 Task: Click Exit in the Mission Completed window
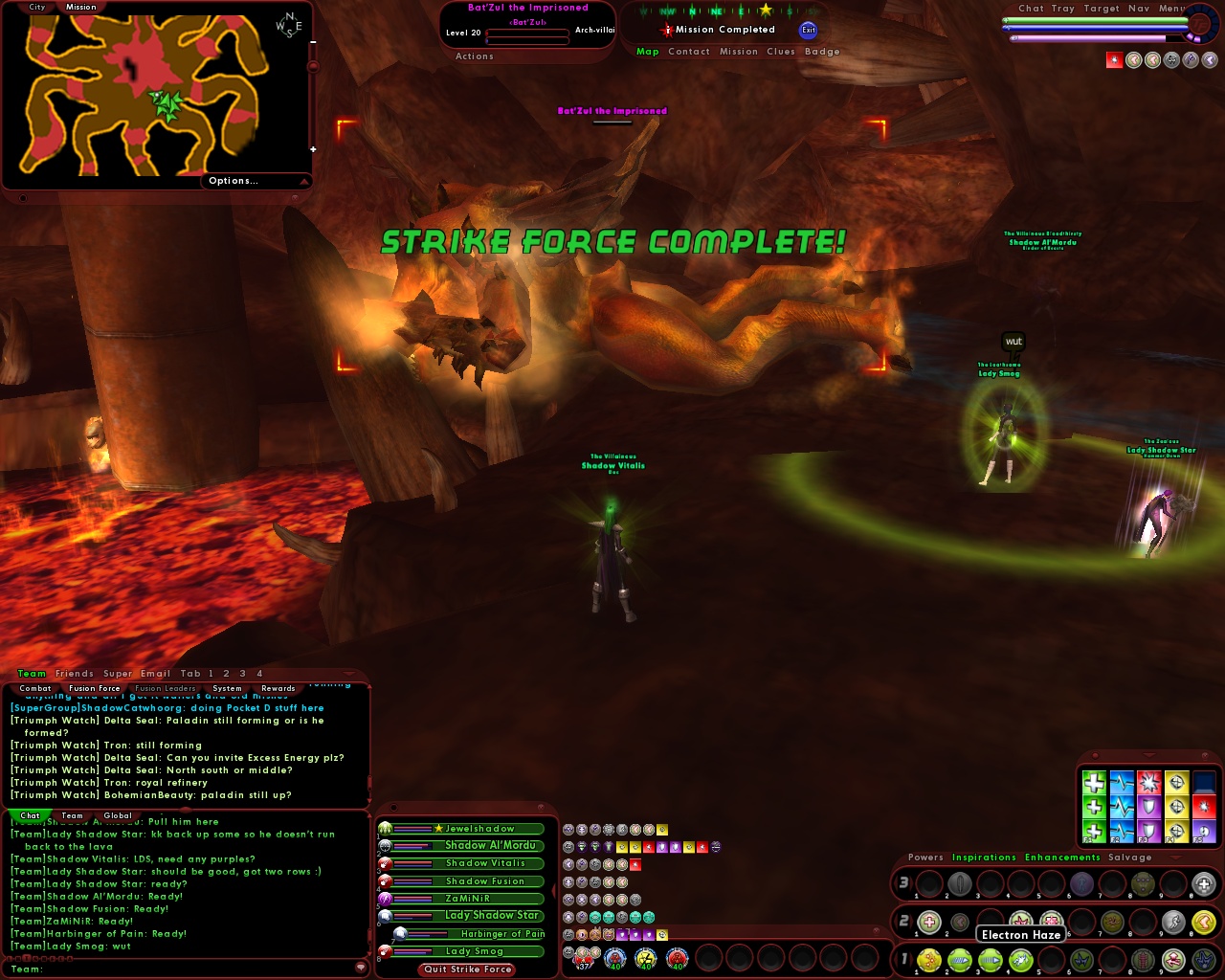tap(809, 31)
